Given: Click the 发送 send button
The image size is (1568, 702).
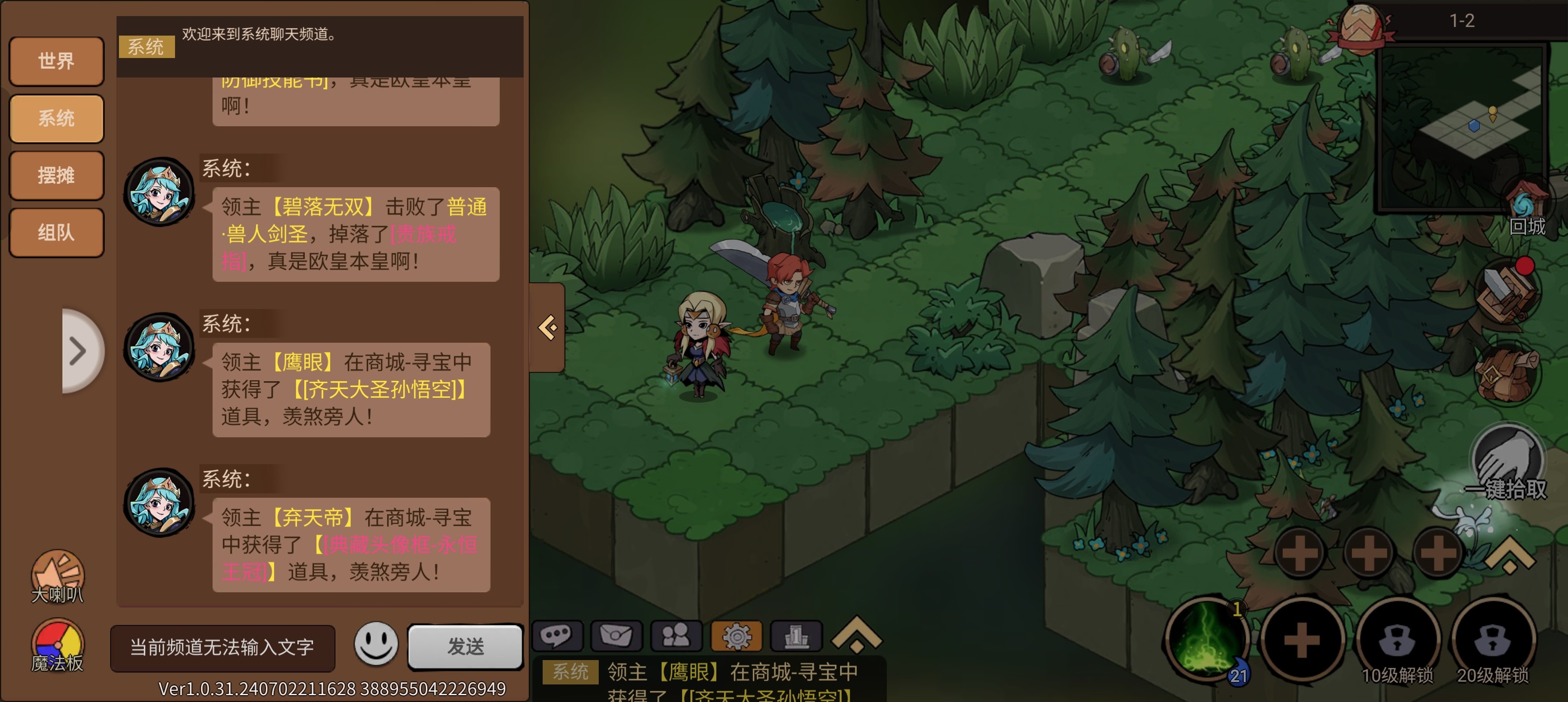Looking at the screenshot, I should 466,646.
